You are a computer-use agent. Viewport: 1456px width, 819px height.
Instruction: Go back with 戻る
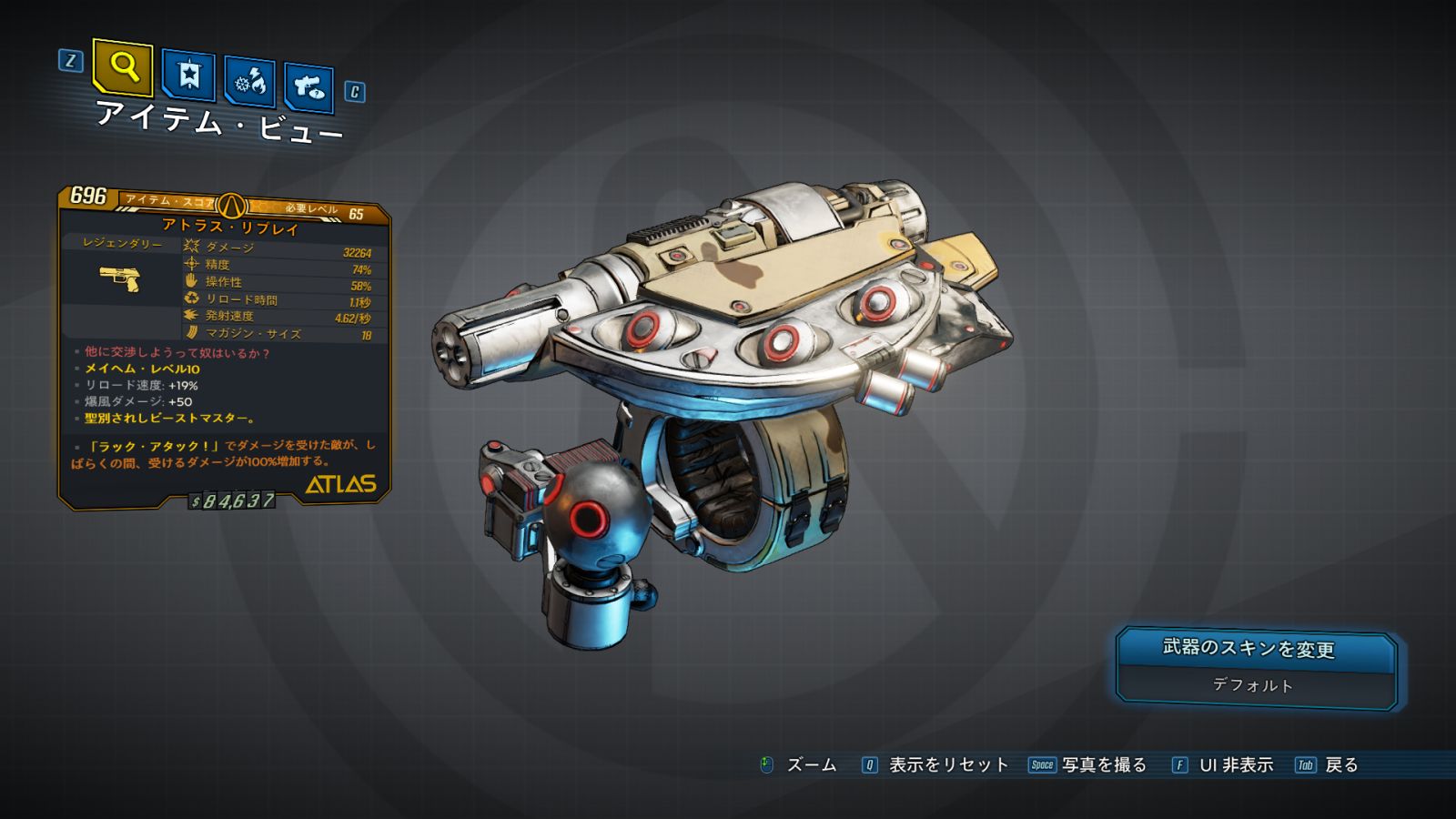coord(1340,765)
